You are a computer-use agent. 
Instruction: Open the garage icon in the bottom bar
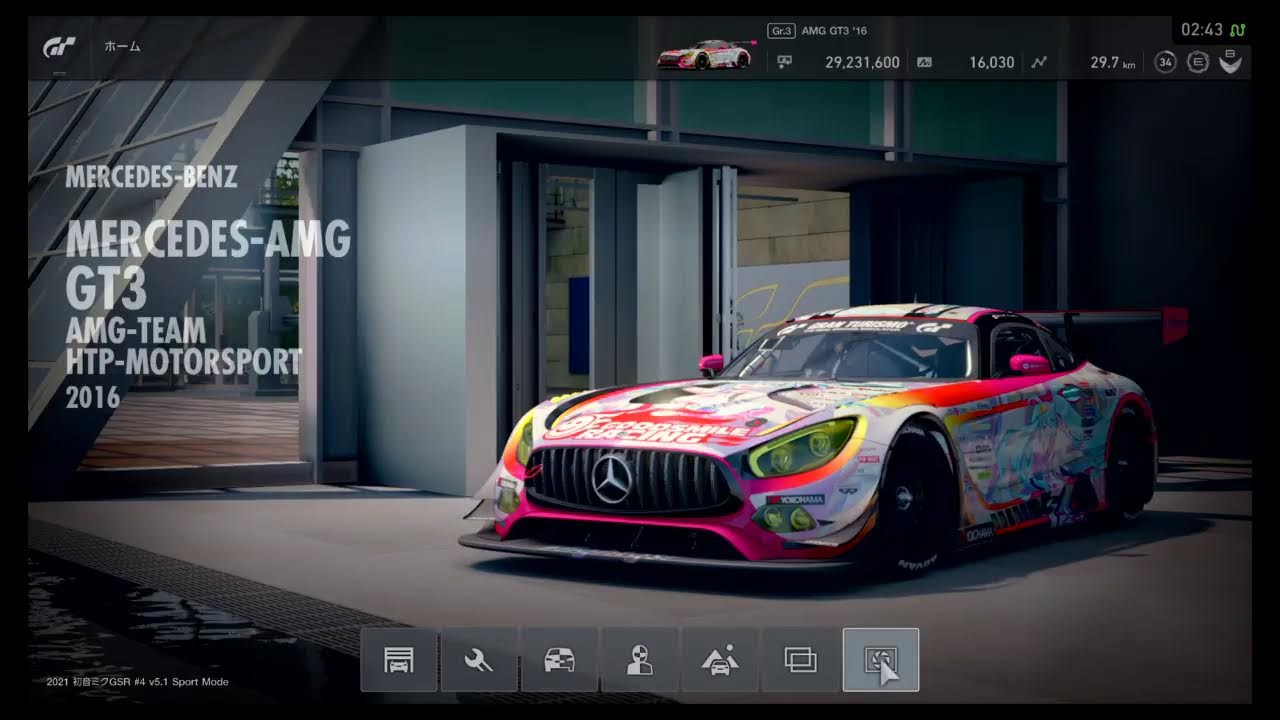(398, 660)
